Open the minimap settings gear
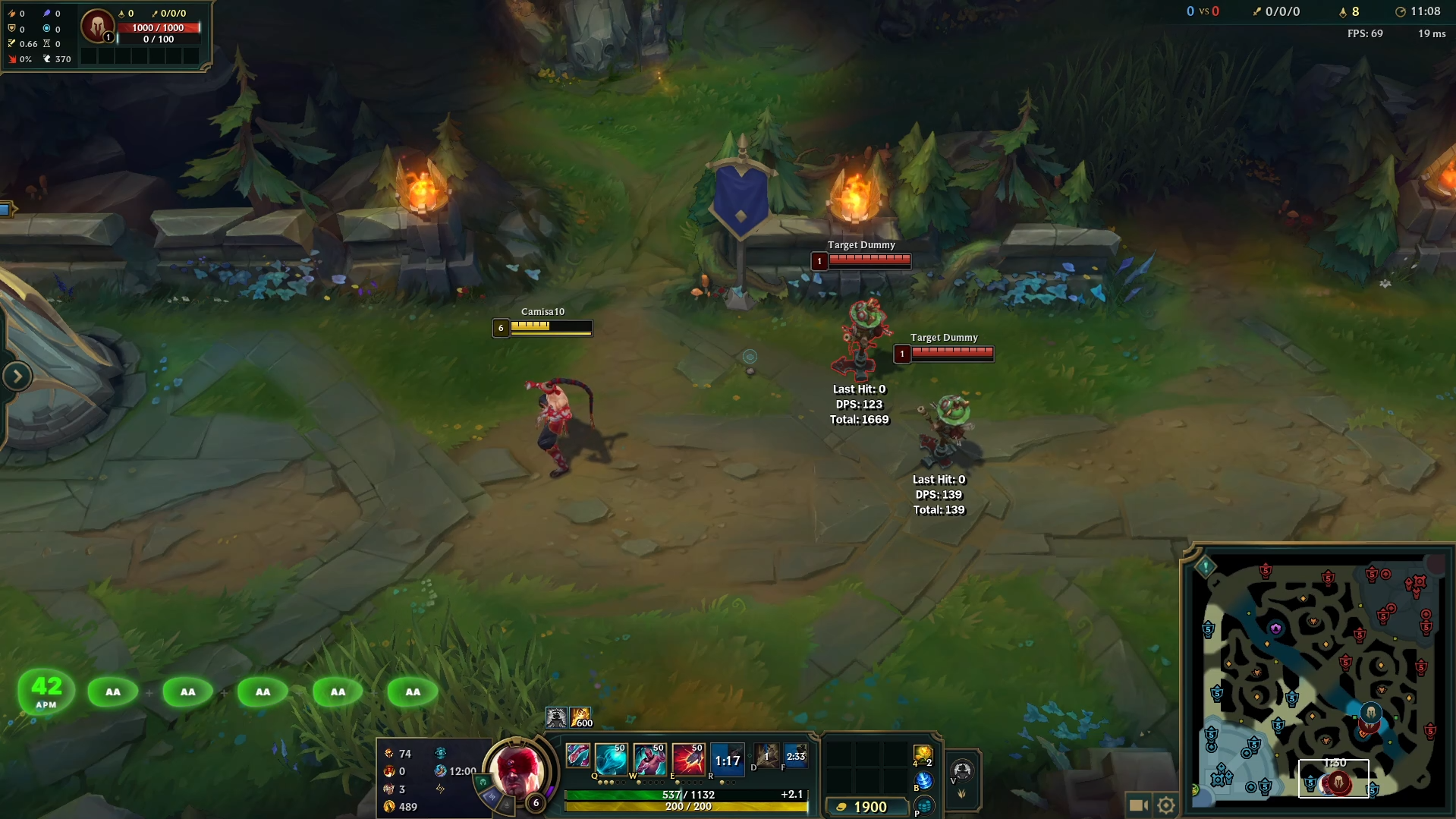 click(1166, 803)
